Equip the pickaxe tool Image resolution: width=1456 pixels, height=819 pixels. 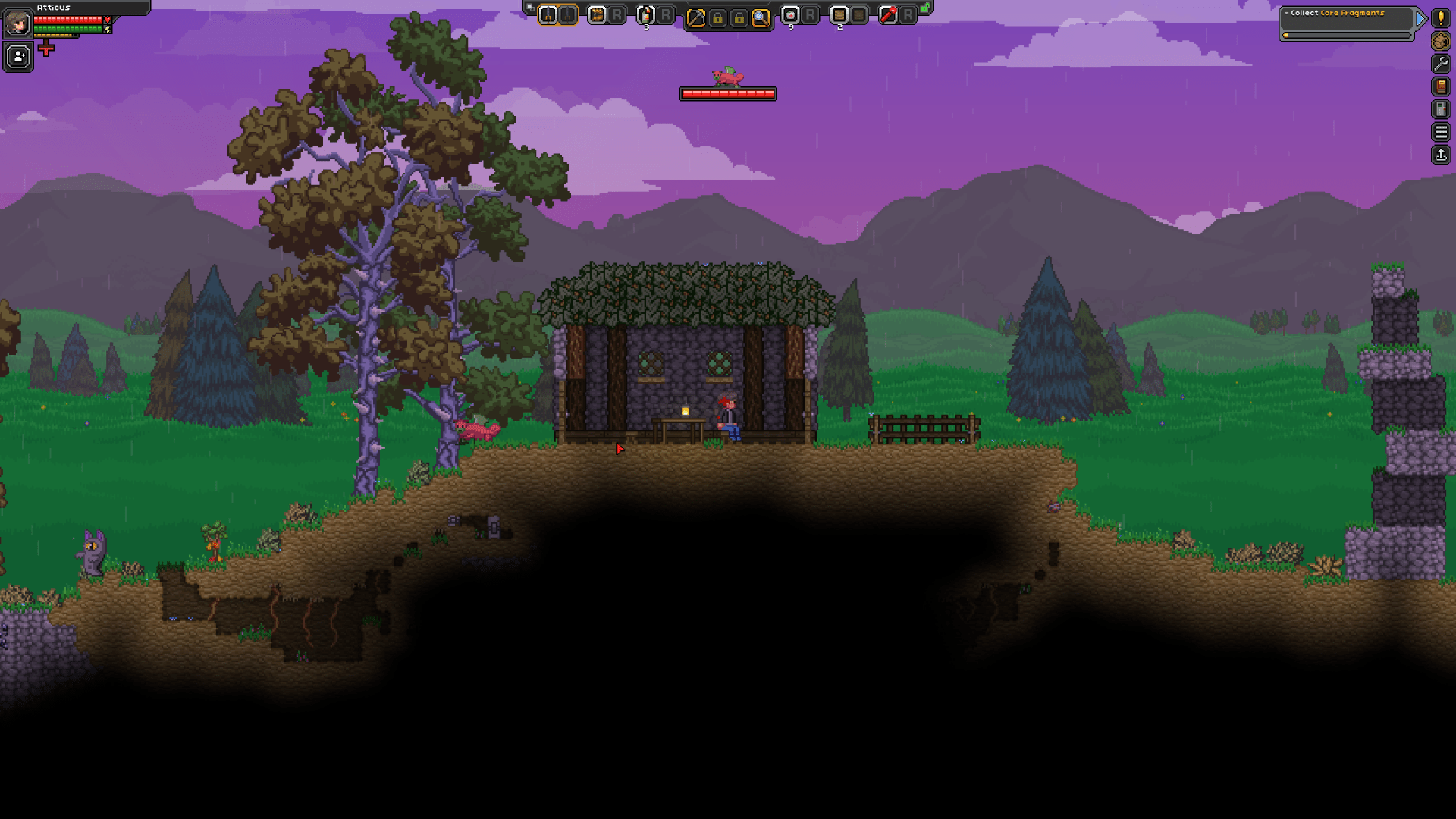(x=695, y=18)
